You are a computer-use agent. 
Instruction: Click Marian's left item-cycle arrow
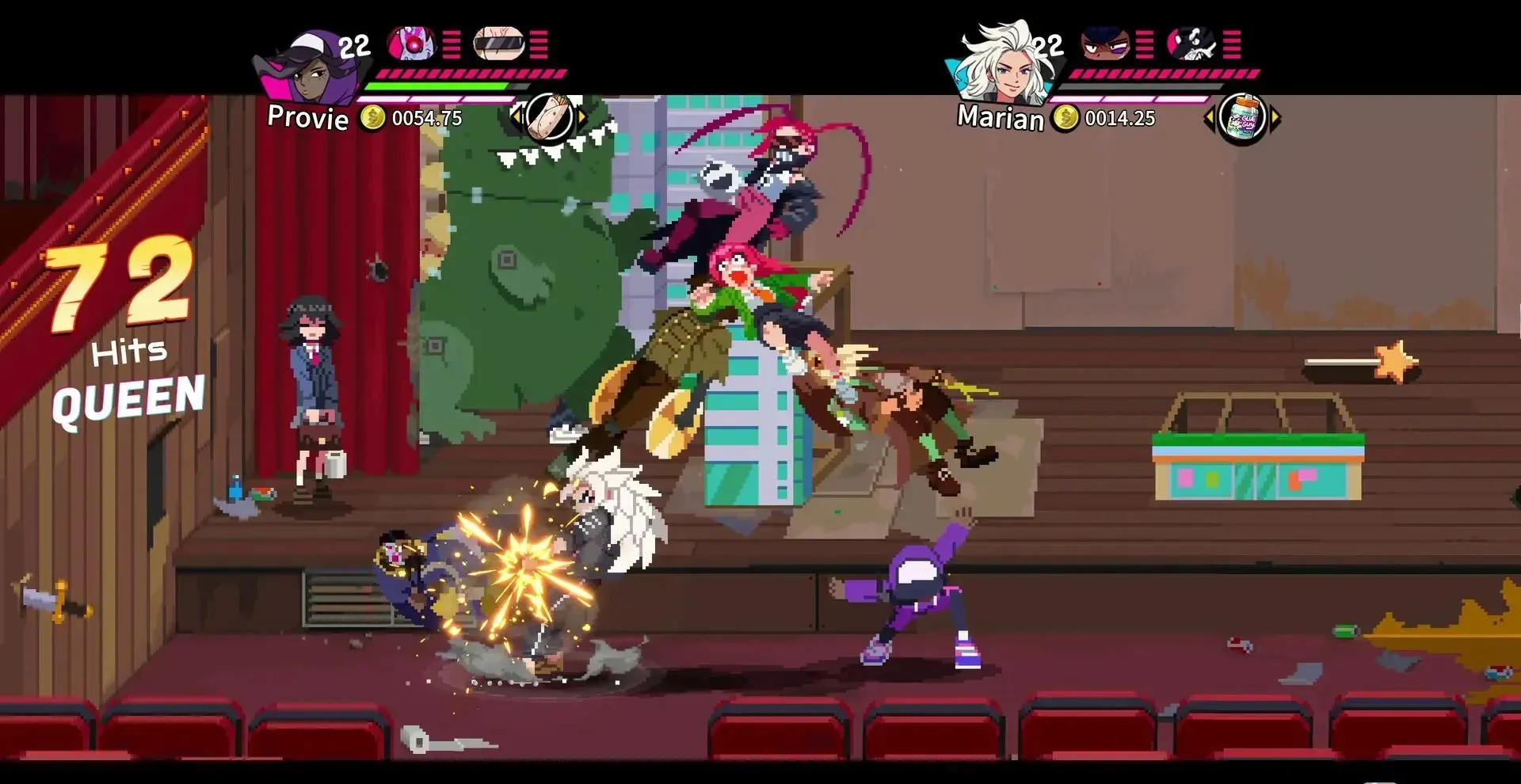pos(1209,119)
